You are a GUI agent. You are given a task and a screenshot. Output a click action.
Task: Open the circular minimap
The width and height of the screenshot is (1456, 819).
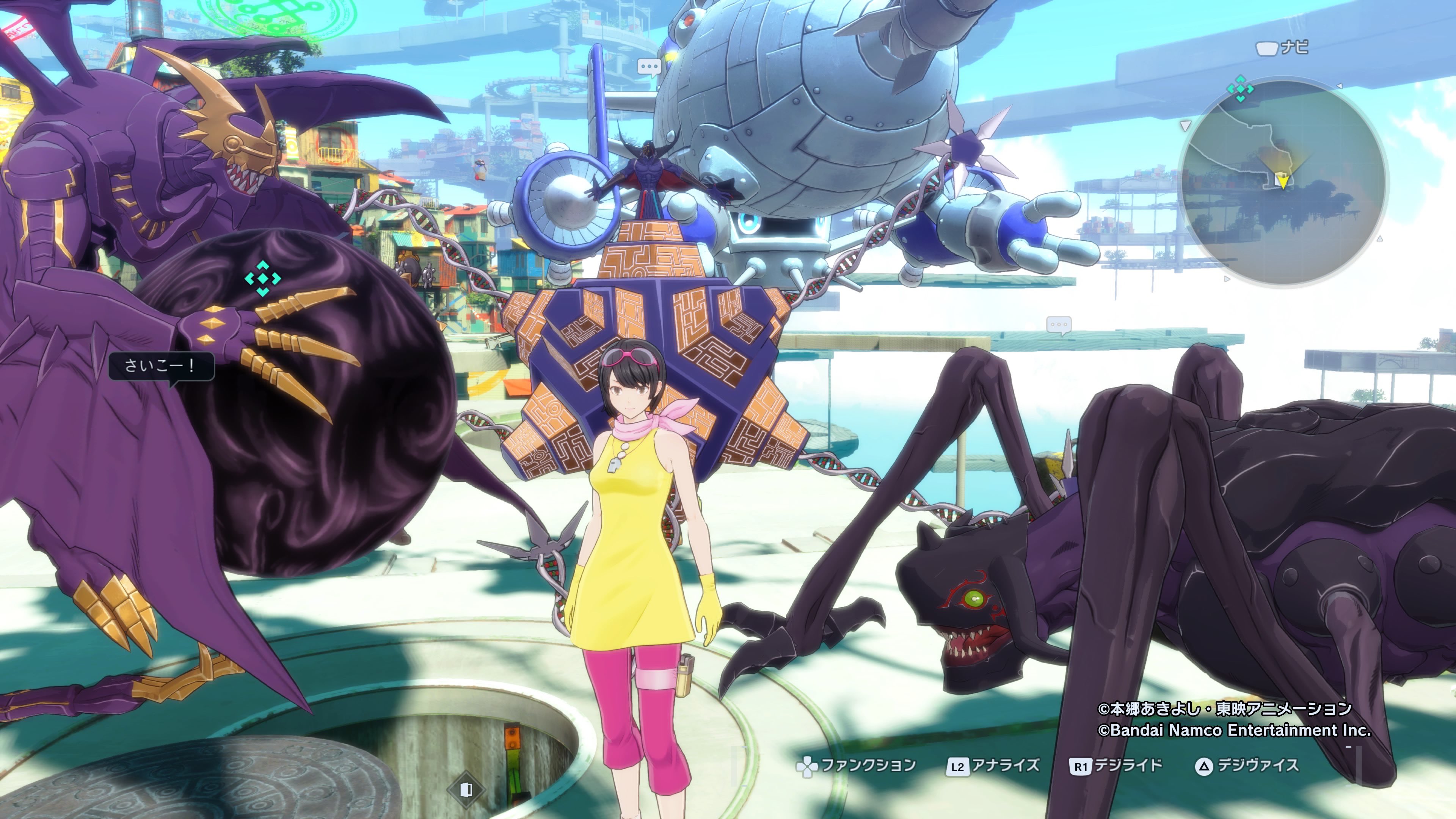[1283, 184]
